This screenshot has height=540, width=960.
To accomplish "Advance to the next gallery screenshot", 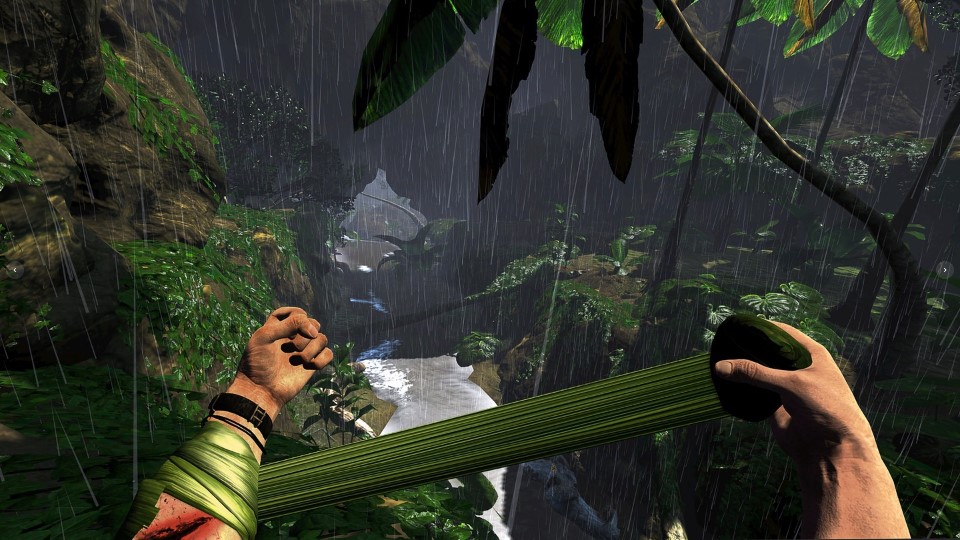I will pyautogui.click(x=945, y=269).
